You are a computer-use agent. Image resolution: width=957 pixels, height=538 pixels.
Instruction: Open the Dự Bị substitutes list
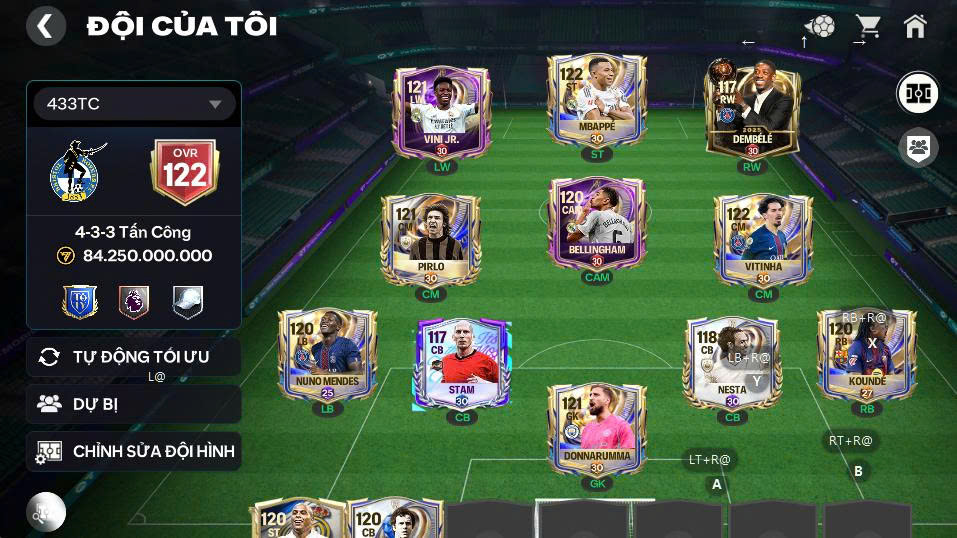(x=134, y=404)
